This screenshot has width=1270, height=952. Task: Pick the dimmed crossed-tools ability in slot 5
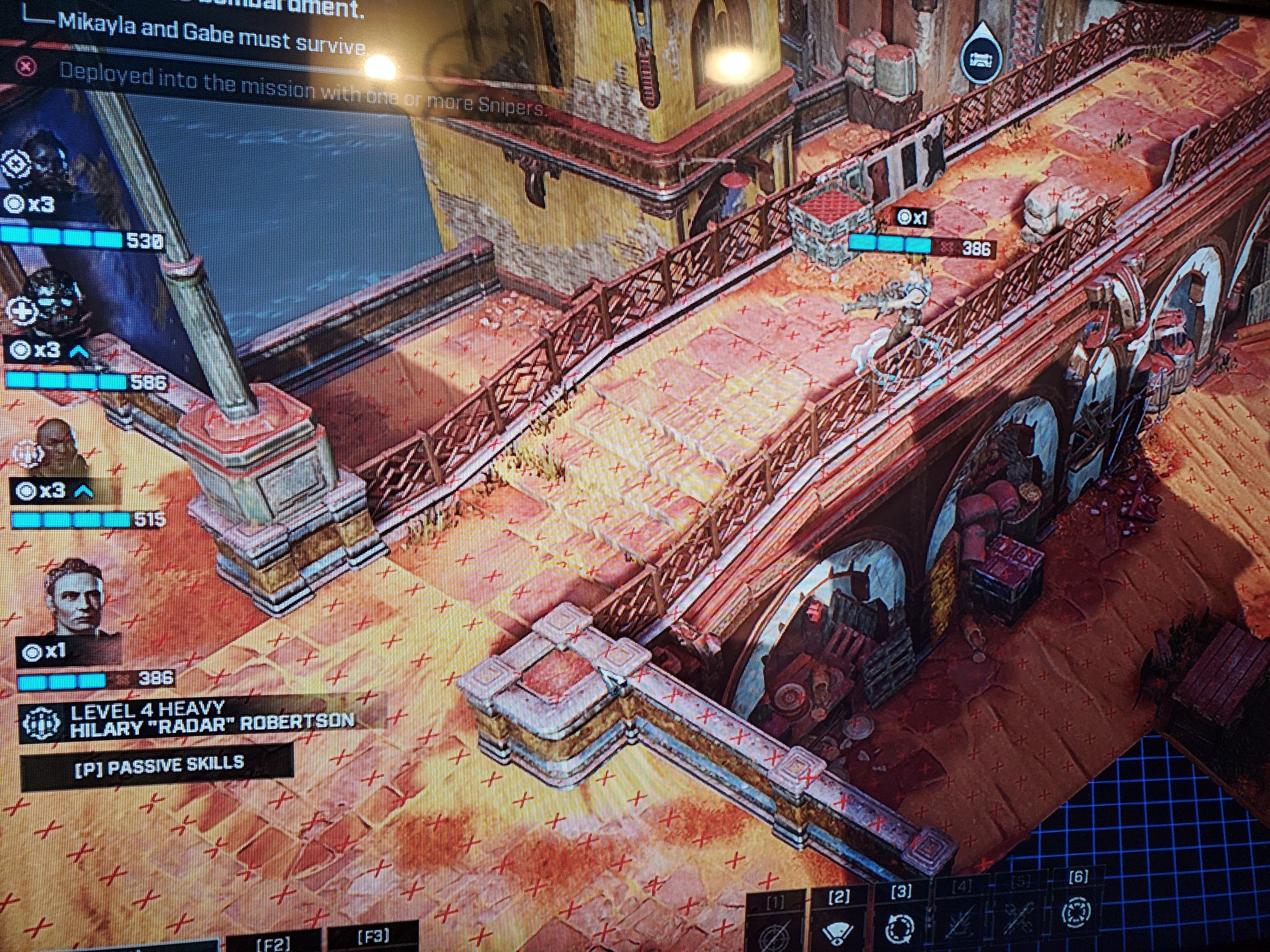point(1019,915)
